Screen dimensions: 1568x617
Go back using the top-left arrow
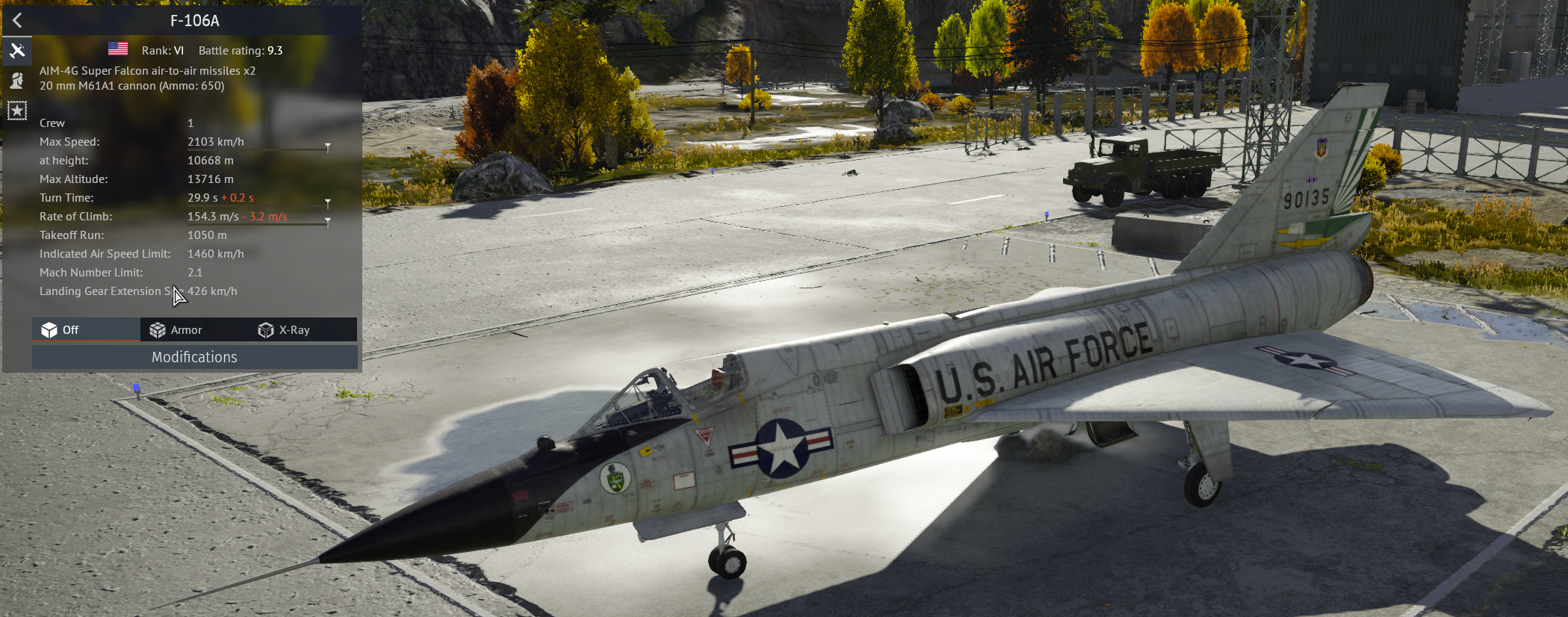pos(17,21)
